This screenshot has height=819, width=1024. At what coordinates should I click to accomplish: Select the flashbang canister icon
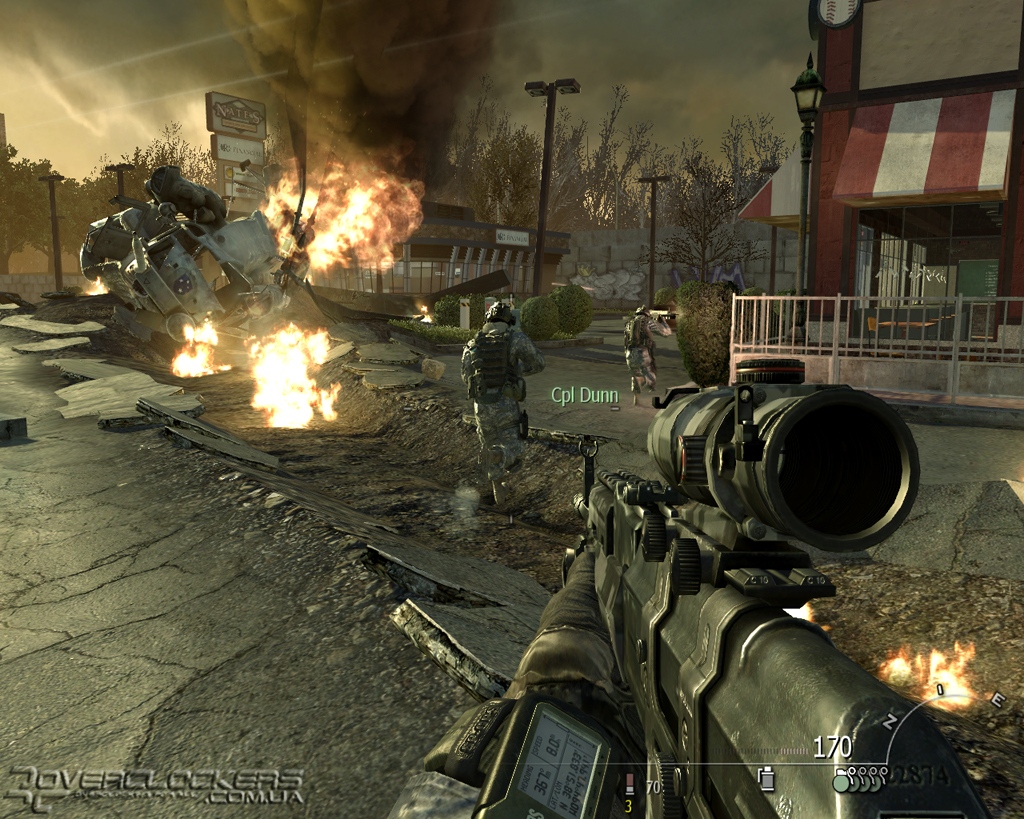click(x=767, y=777)
